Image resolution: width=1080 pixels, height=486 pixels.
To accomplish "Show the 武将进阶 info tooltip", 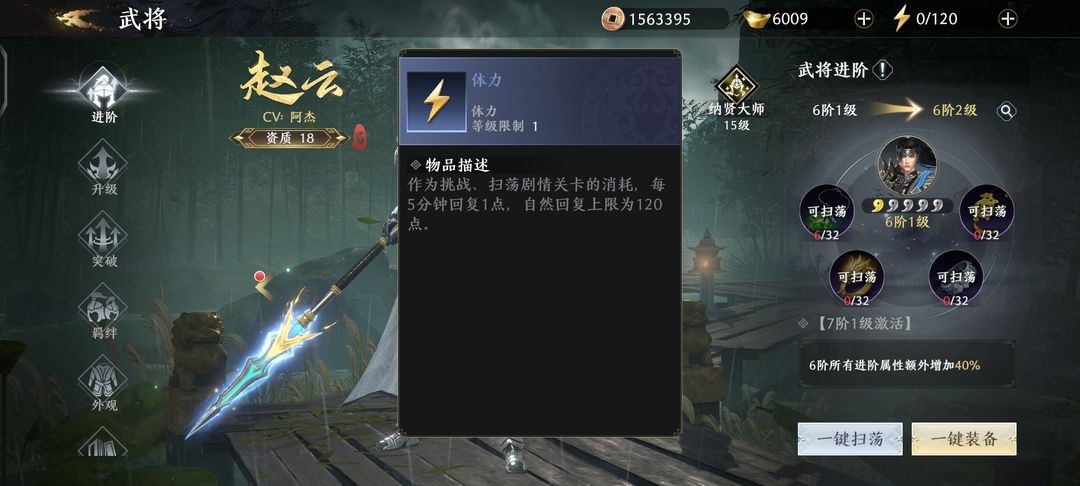I will pos(883,70).
